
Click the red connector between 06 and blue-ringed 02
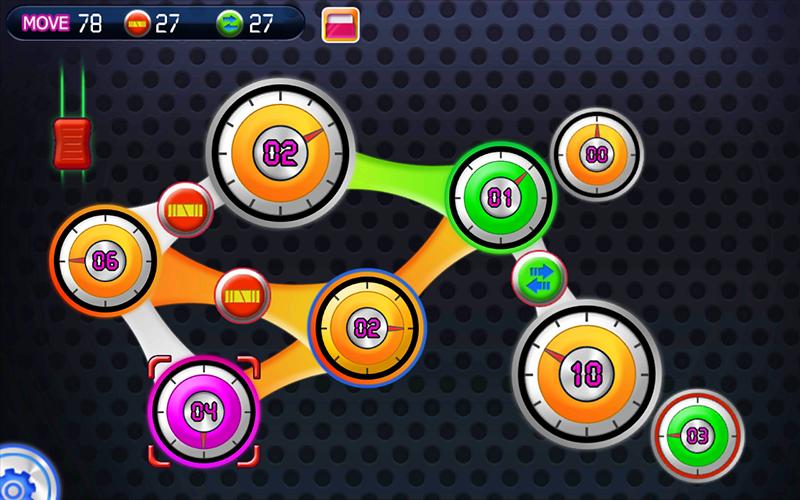coord(243,295)
